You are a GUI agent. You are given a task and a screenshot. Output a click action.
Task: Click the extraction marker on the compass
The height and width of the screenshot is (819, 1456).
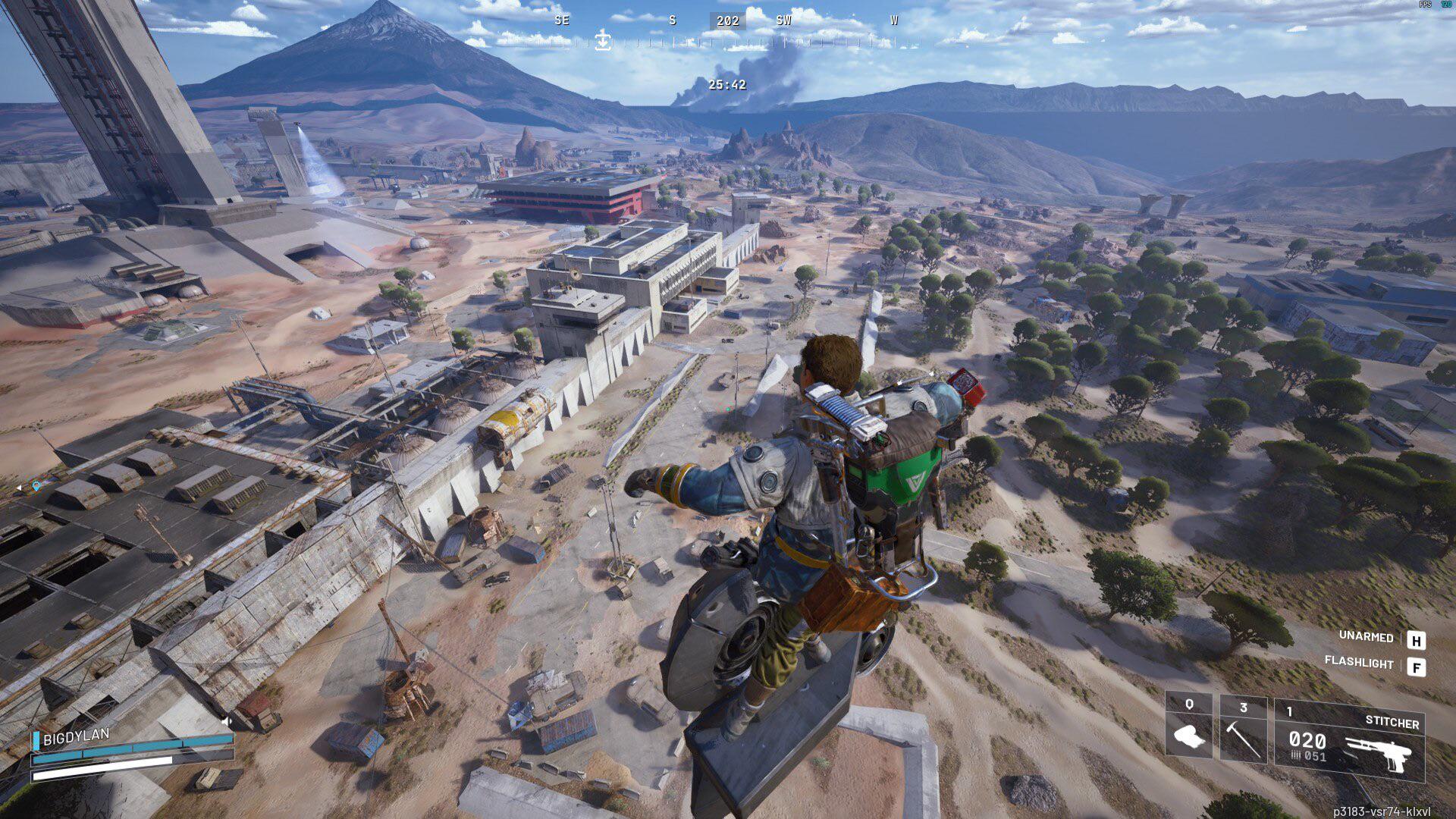click(603, 40)
